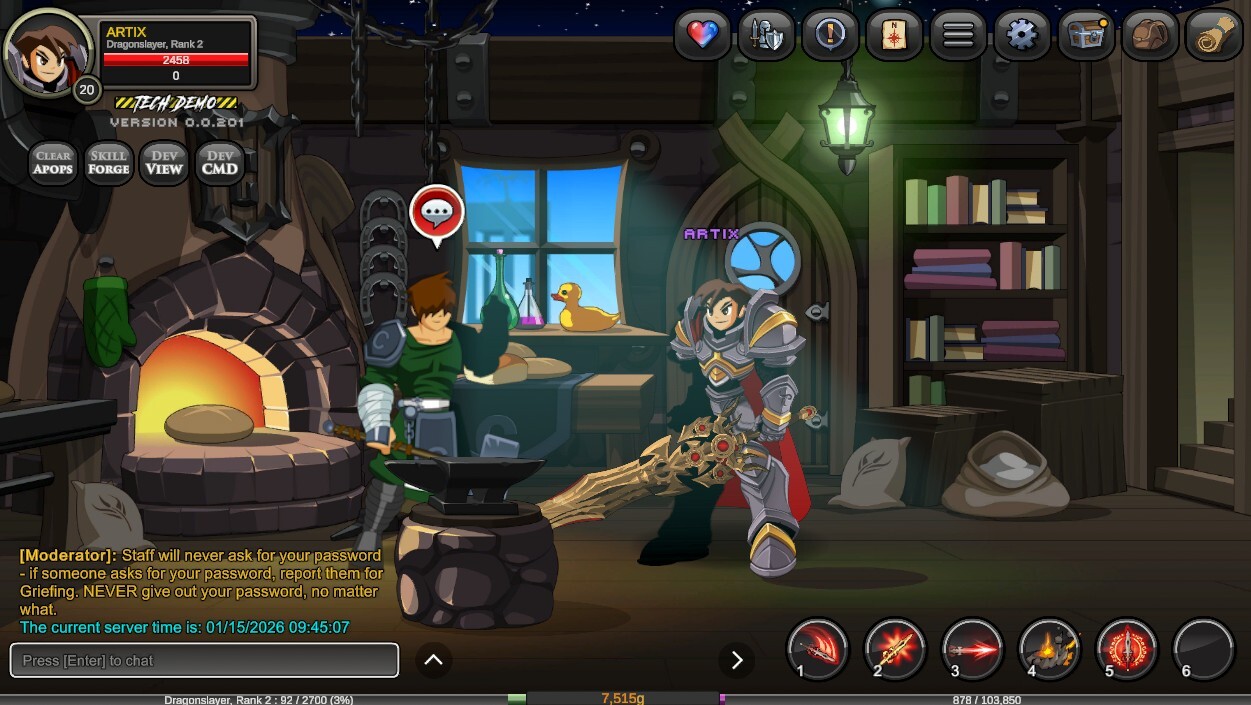The image size is (1251, 705).
Task: Open the knight with sword and shield menu
Action: pyautogui.click(x=766, y=36)
